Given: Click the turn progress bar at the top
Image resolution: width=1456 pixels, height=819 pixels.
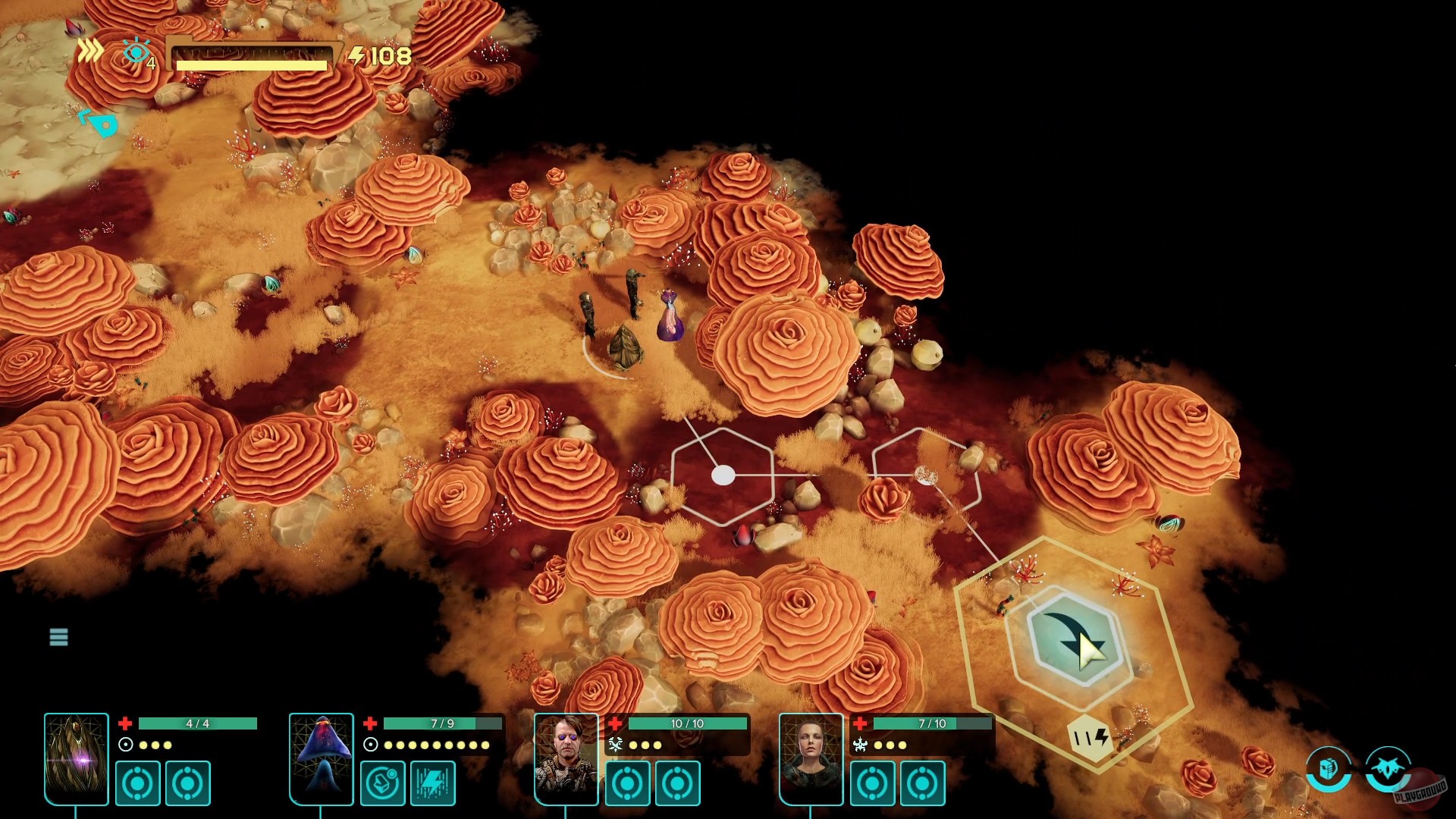Looking at the screenshot, I should click(250, 55).
